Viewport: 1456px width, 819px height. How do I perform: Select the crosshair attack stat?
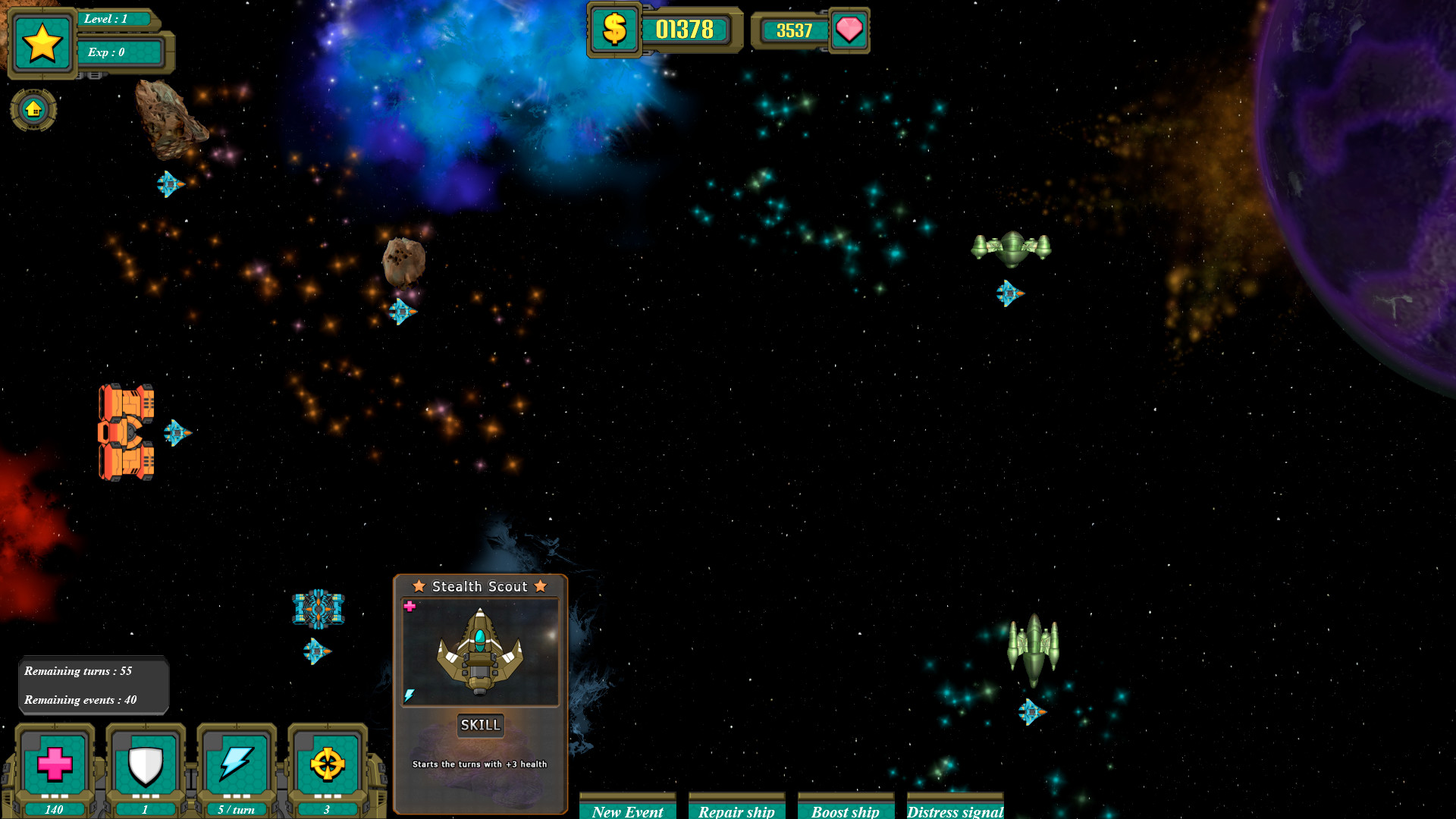click(328, 764)
